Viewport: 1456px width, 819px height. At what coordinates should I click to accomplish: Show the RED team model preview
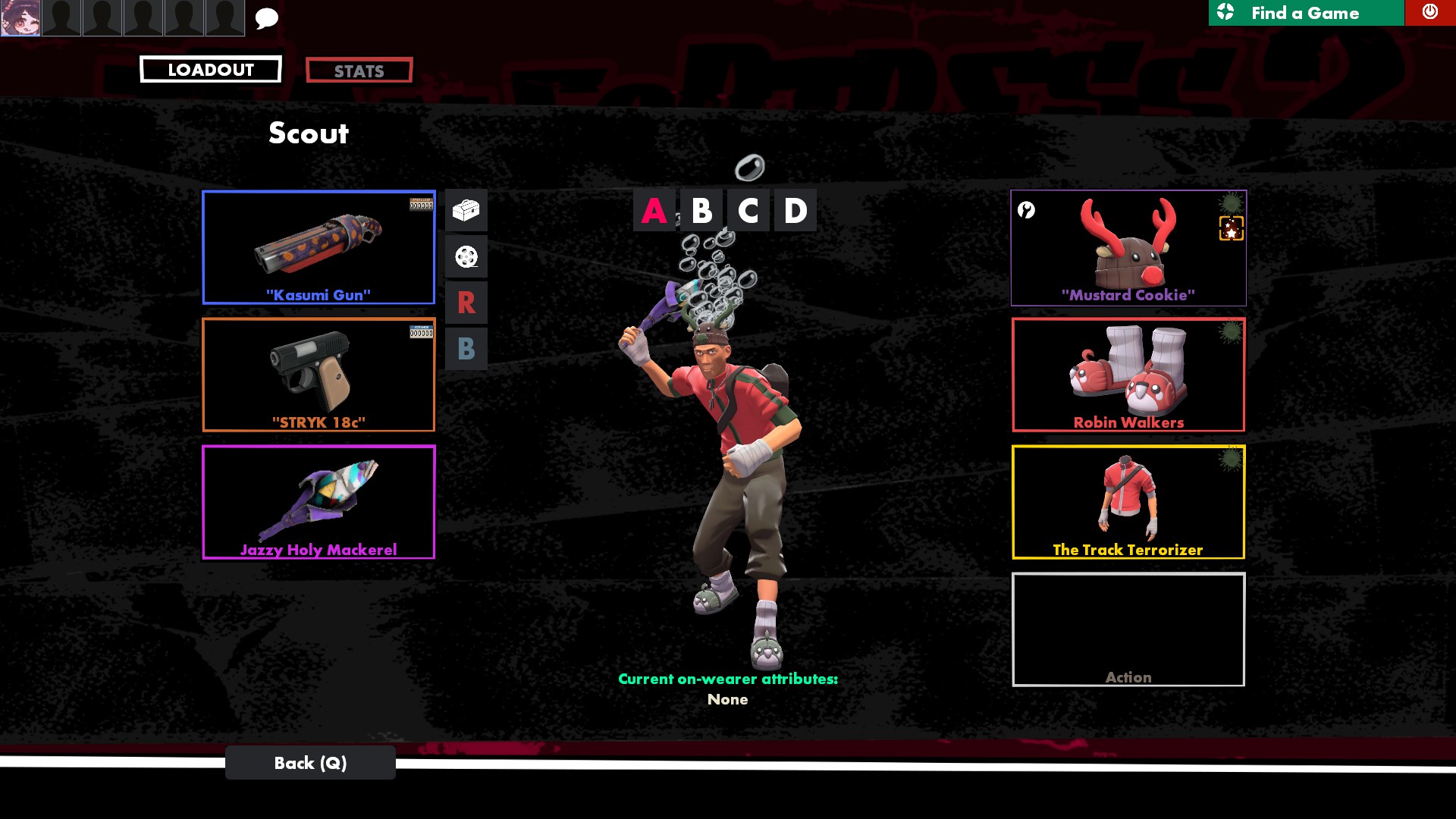pos(466,303)
